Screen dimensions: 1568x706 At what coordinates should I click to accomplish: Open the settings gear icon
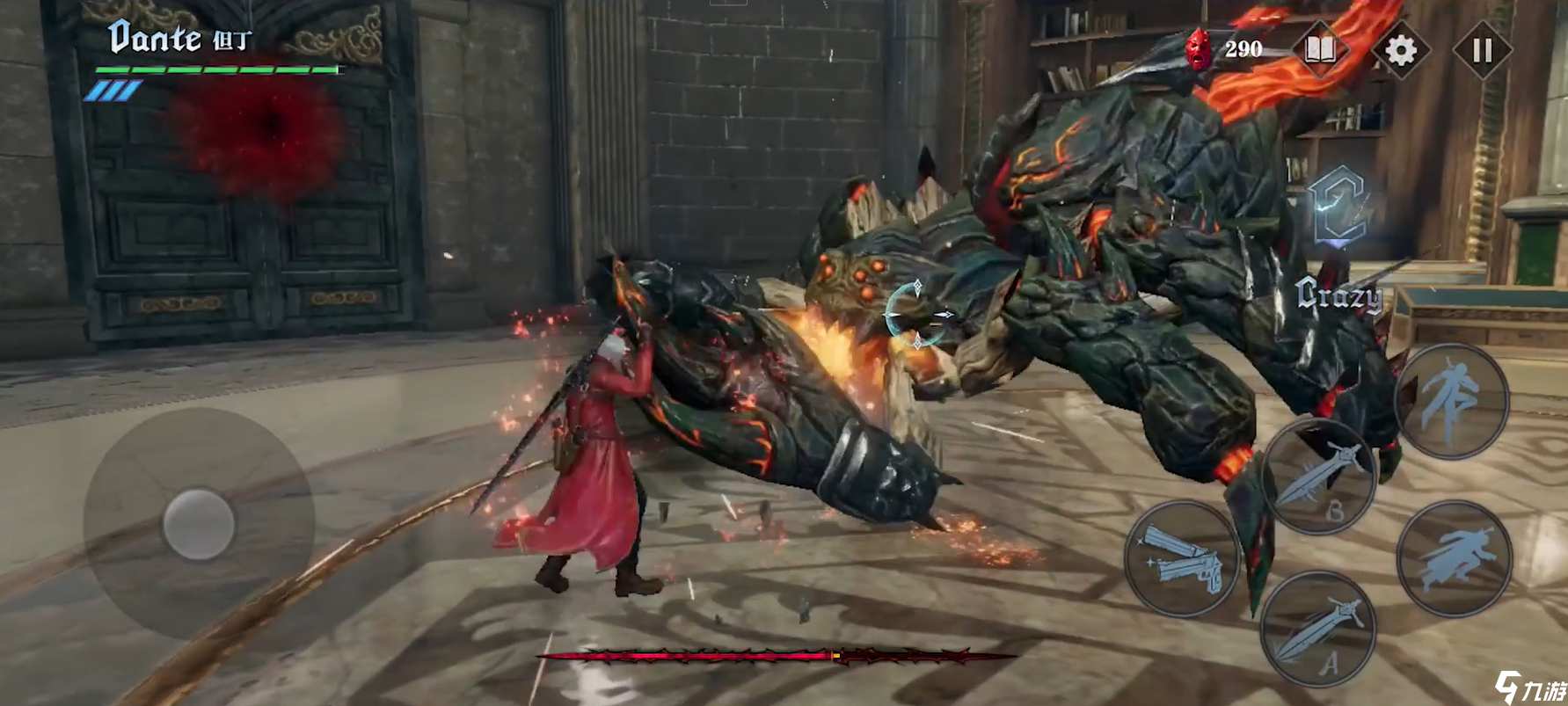(1400, 51)
